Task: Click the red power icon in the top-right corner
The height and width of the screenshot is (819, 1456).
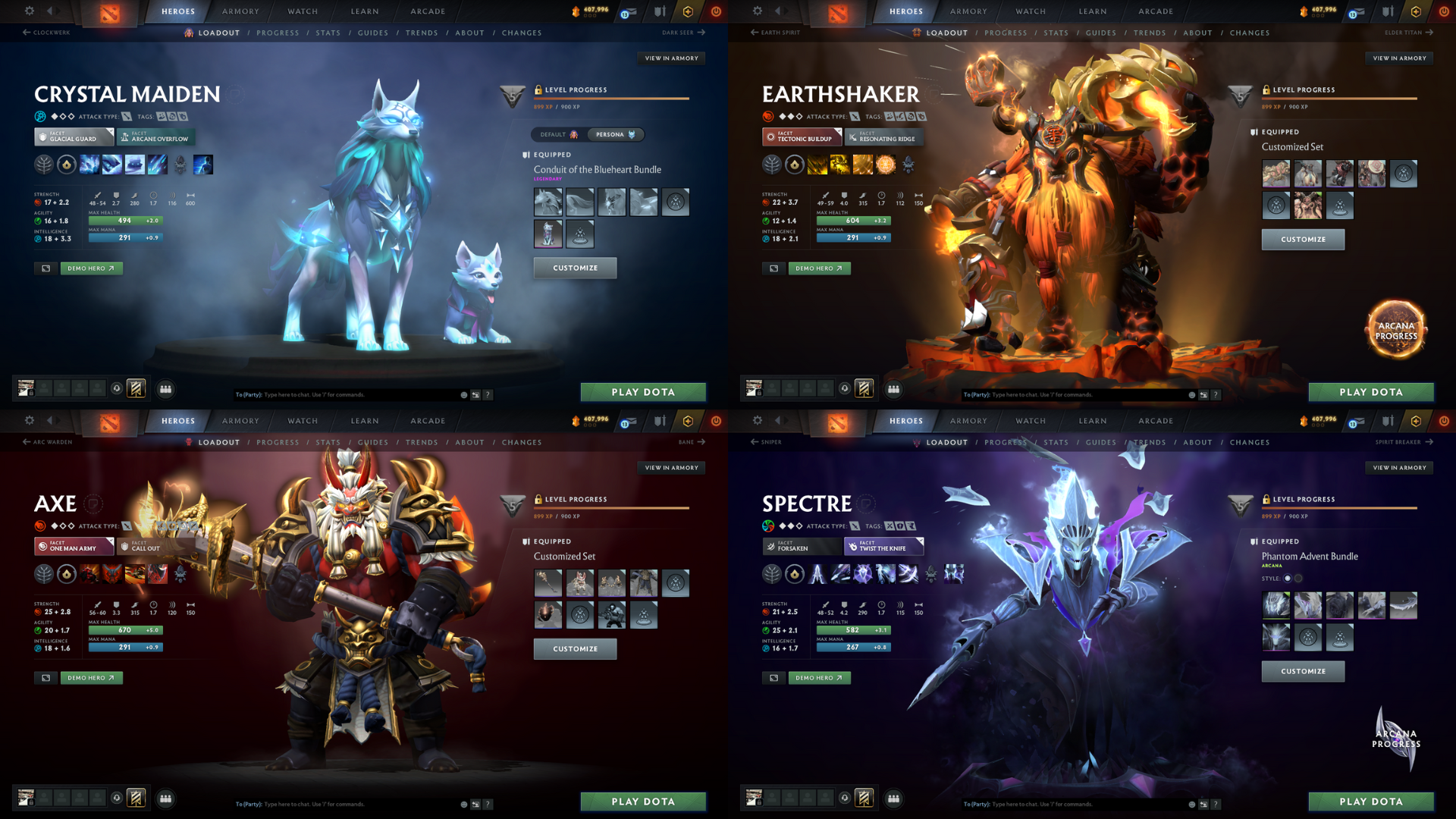Action: (x=1443, y=11)
